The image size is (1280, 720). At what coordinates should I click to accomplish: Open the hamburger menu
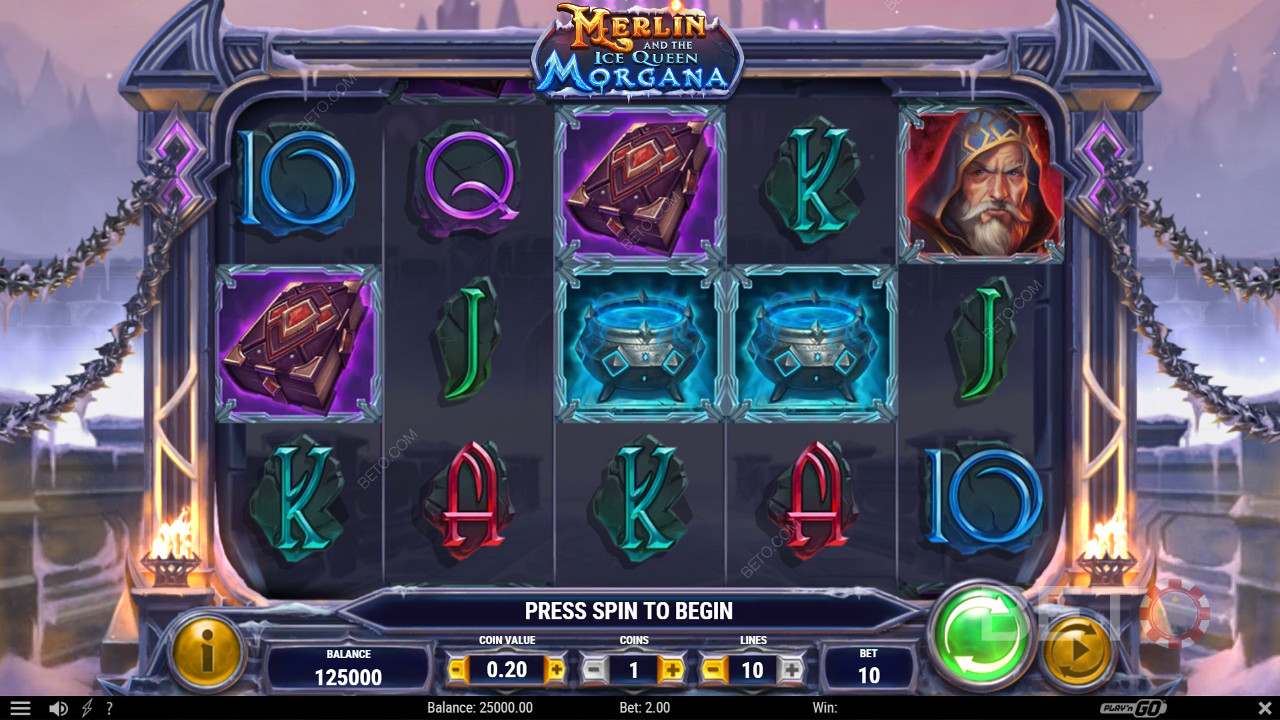pyautogui.click(x=20, y=708)
